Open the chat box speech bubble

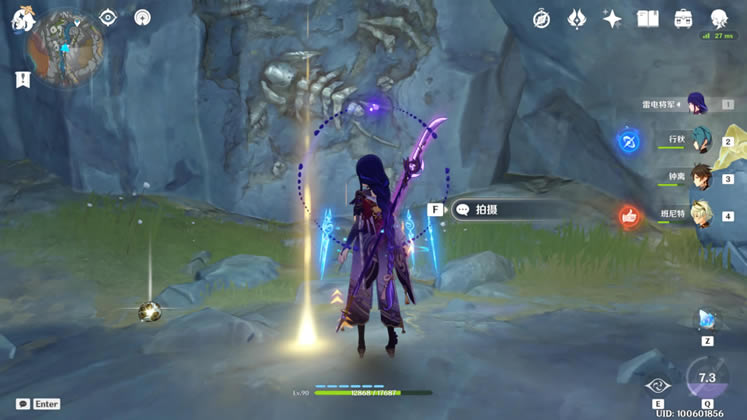pos(23,404)
